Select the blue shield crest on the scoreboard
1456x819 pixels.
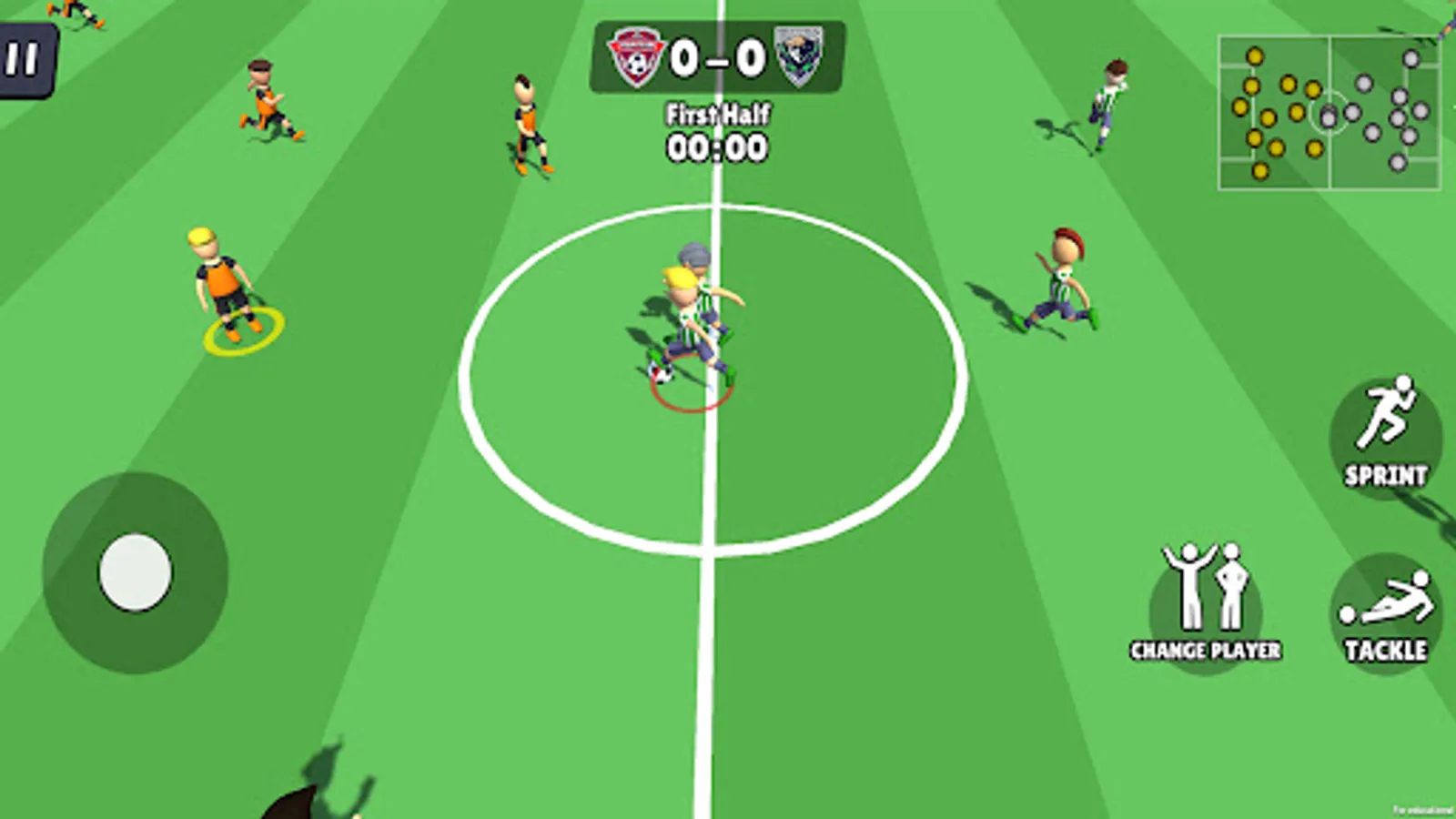[798, 56]
